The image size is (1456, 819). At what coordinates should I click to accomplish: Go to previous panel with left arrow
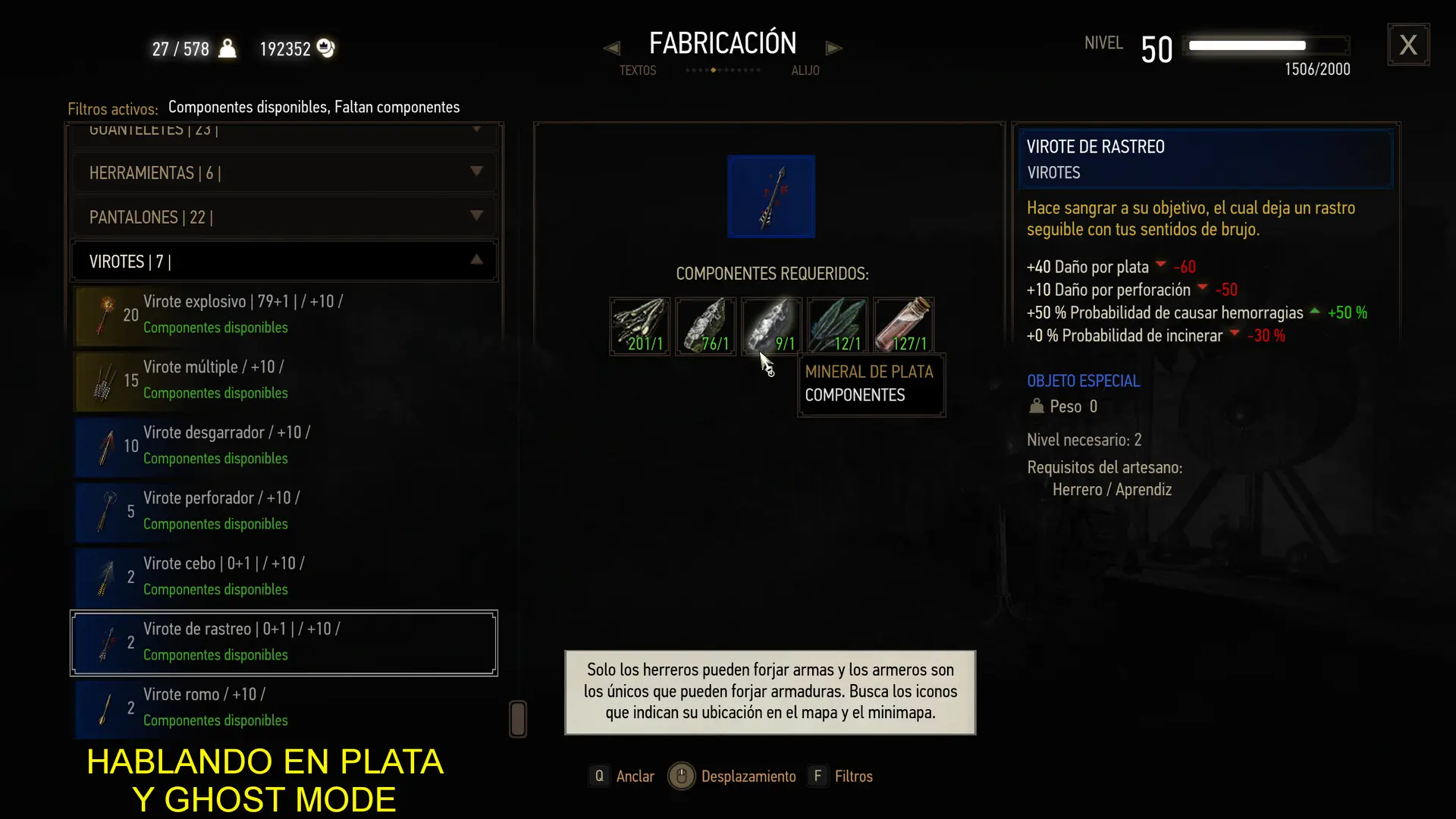611,49
